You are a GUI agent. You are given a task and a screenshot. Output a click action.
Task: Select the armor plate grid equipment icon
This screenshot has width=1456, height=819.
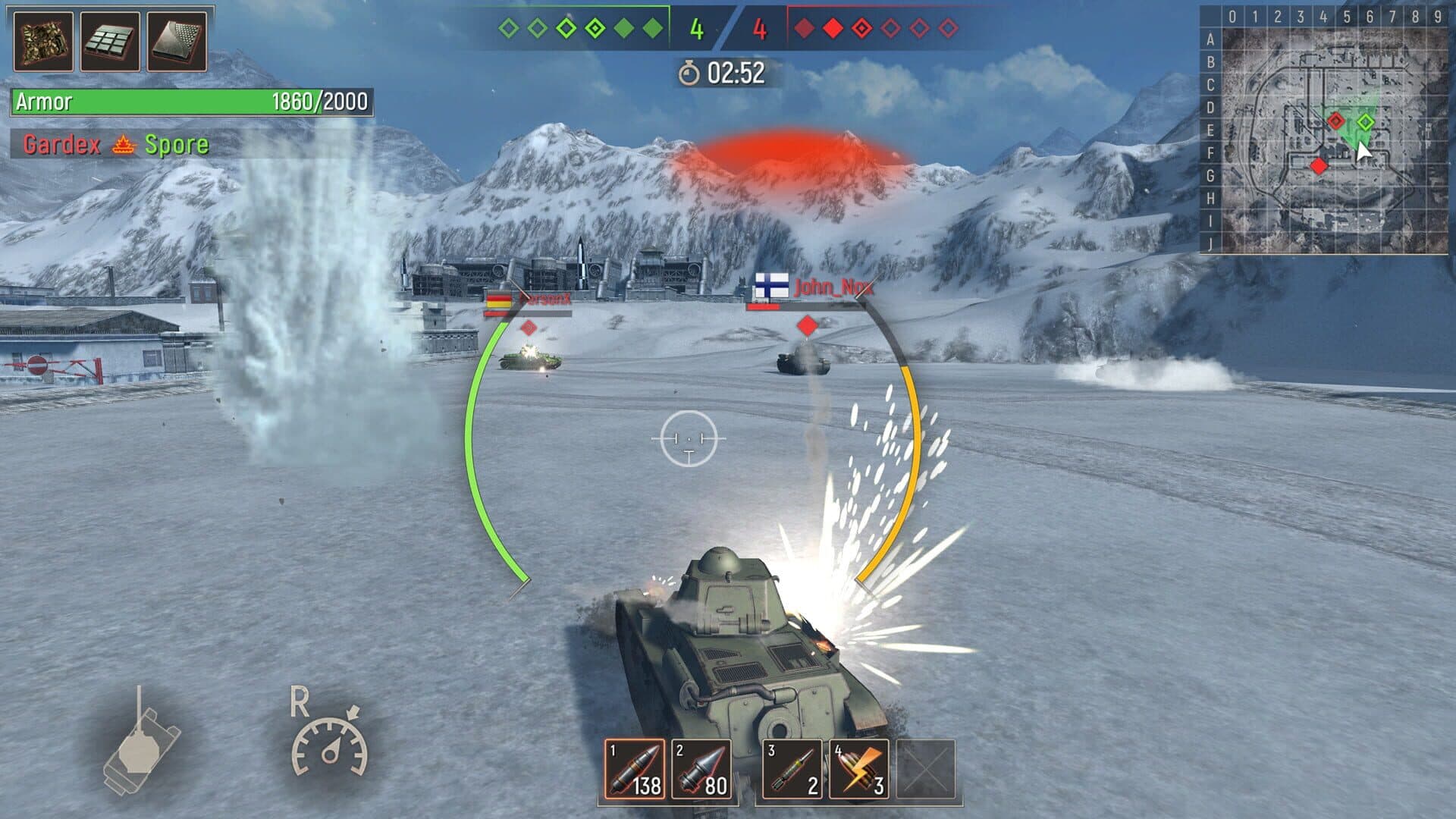(110, 42)
